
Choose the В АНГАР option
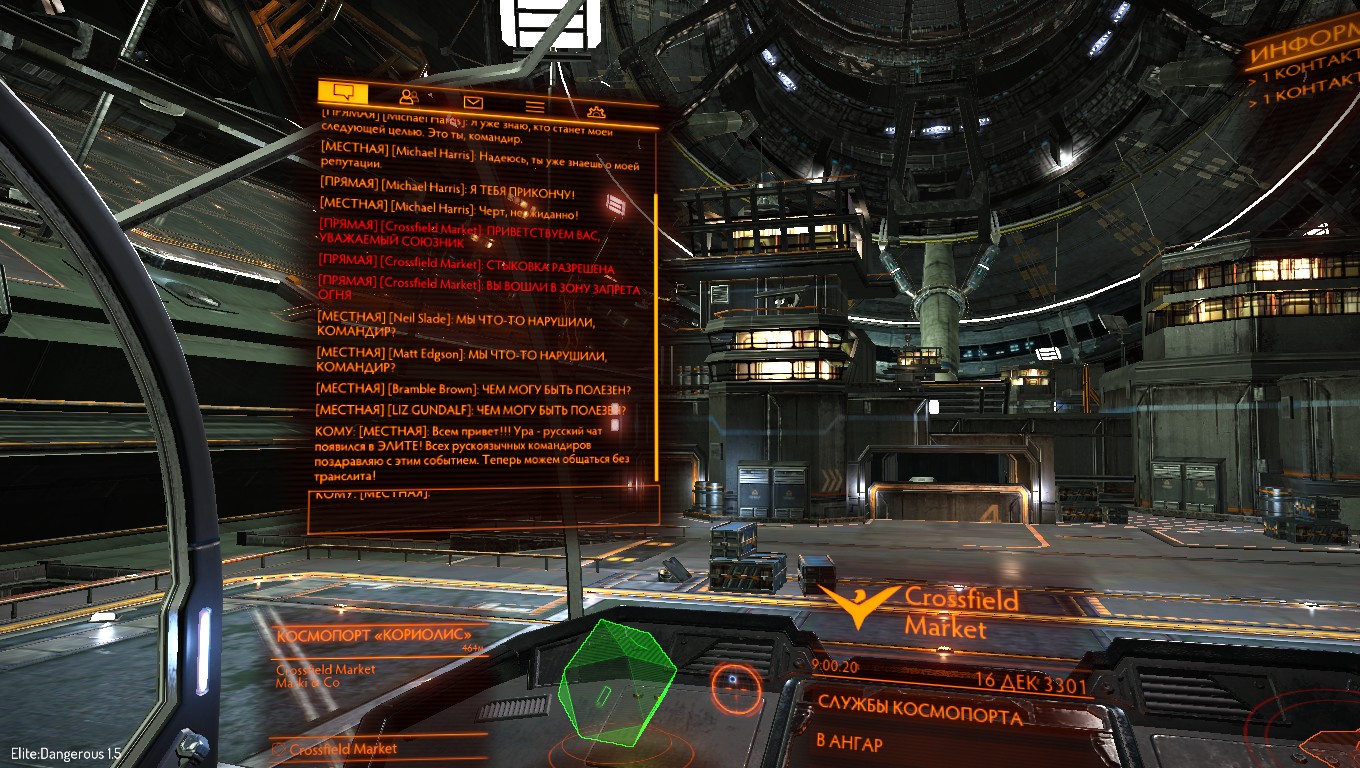[x=850, y=743]
